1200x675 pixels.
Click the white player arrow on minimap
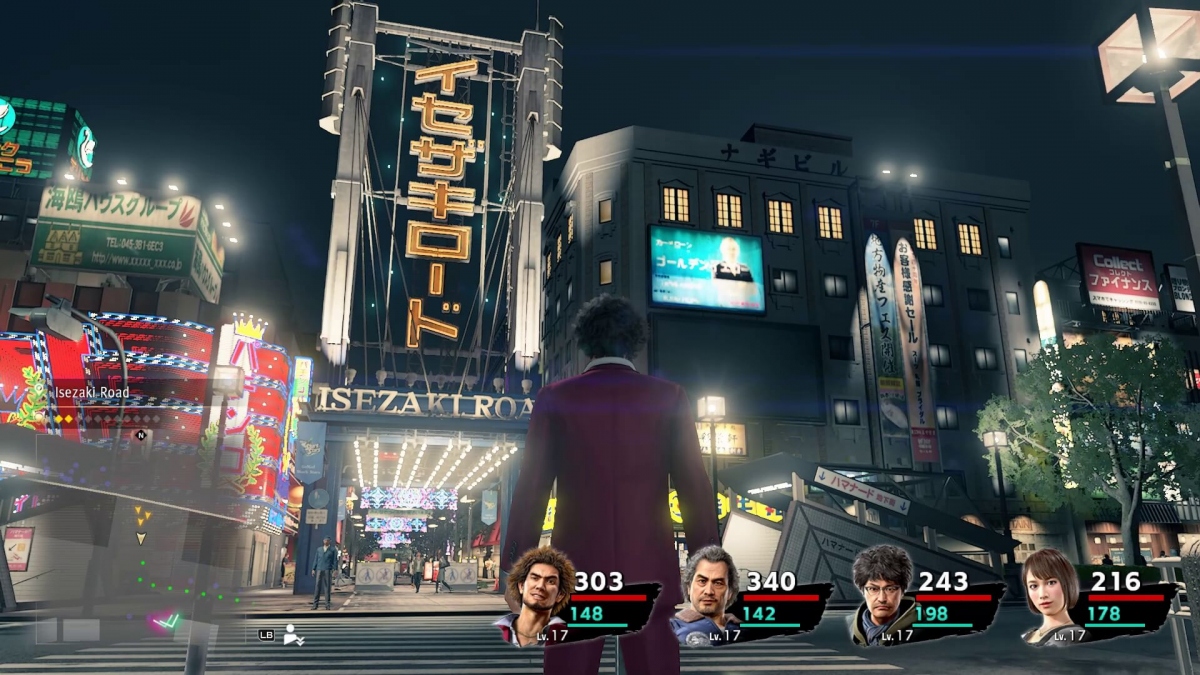(x=141, y=538)
